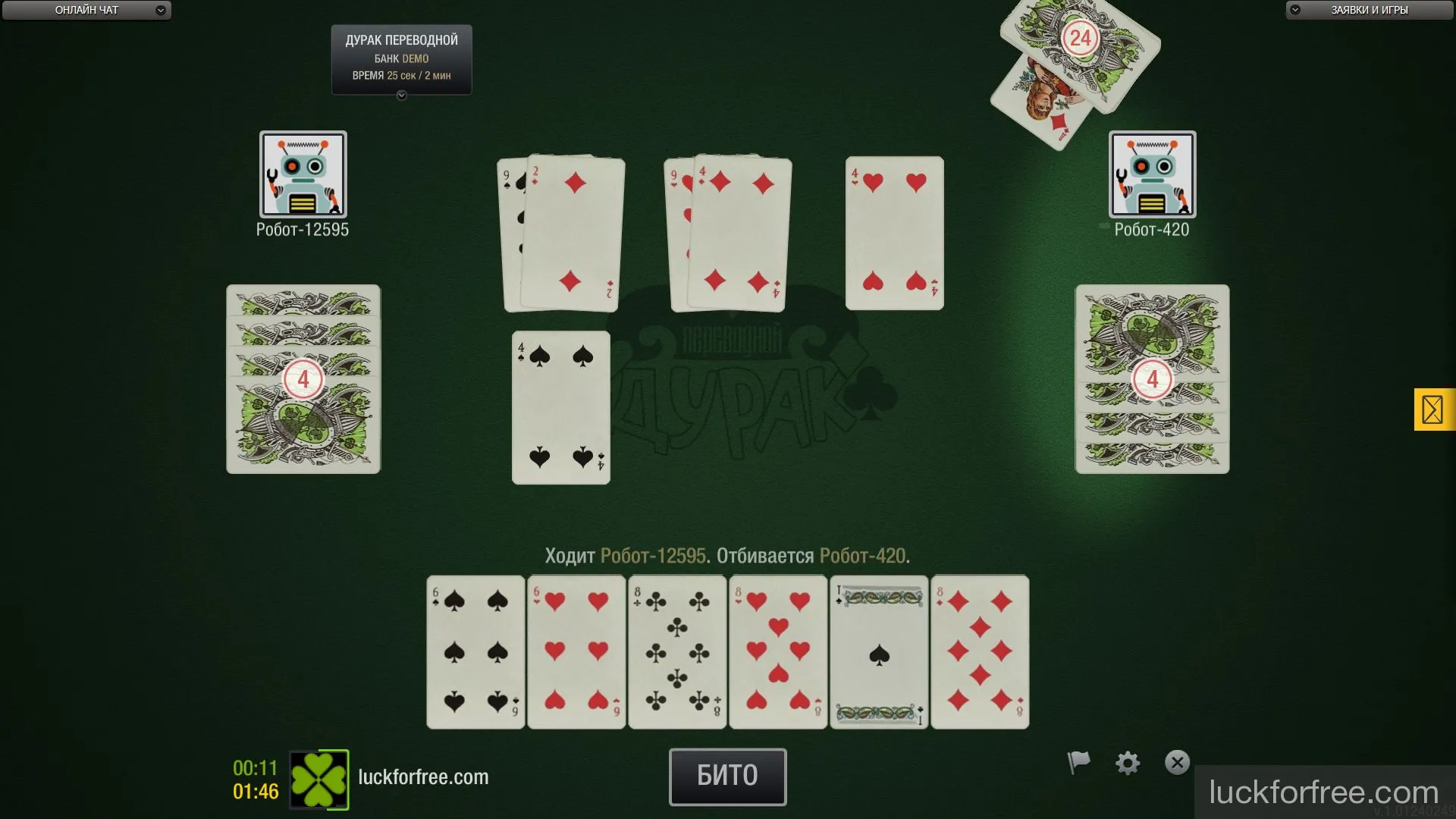Open the gear settings icon
The height and width of the screenshot is (819, 1456).
click(1128, 763)
